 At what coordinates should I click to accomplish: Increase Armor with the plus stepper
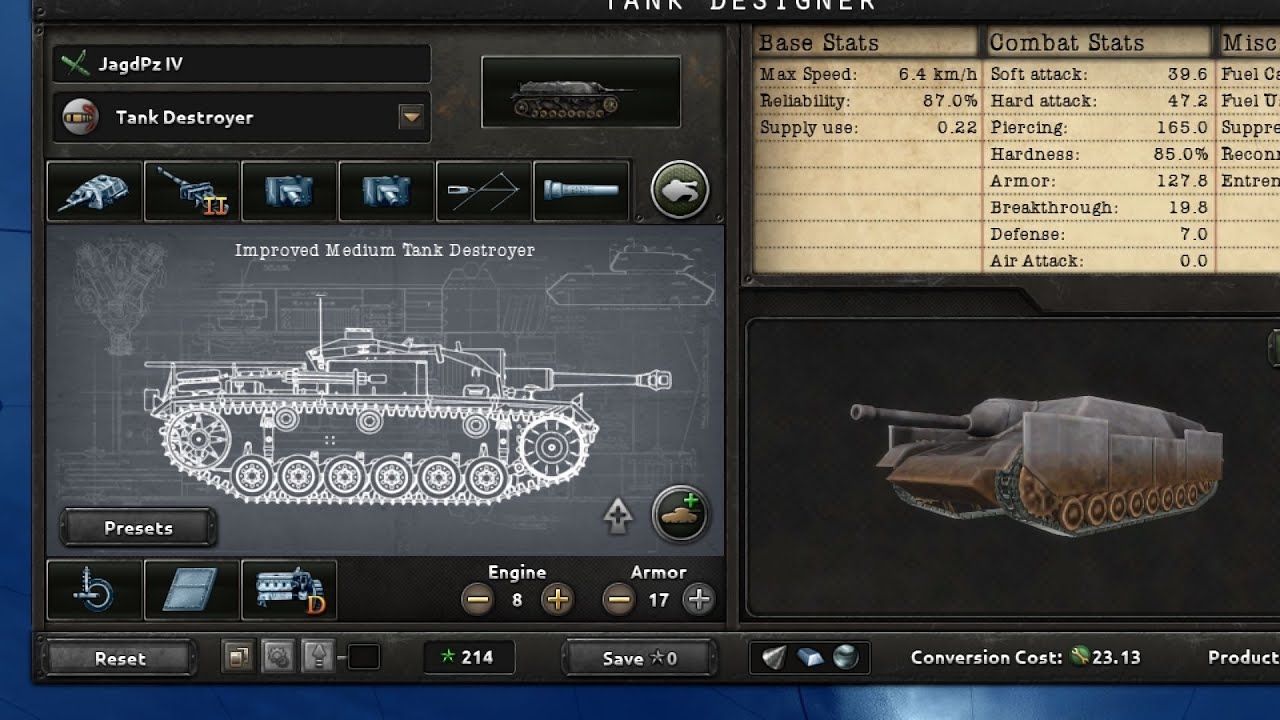point(697,600)
